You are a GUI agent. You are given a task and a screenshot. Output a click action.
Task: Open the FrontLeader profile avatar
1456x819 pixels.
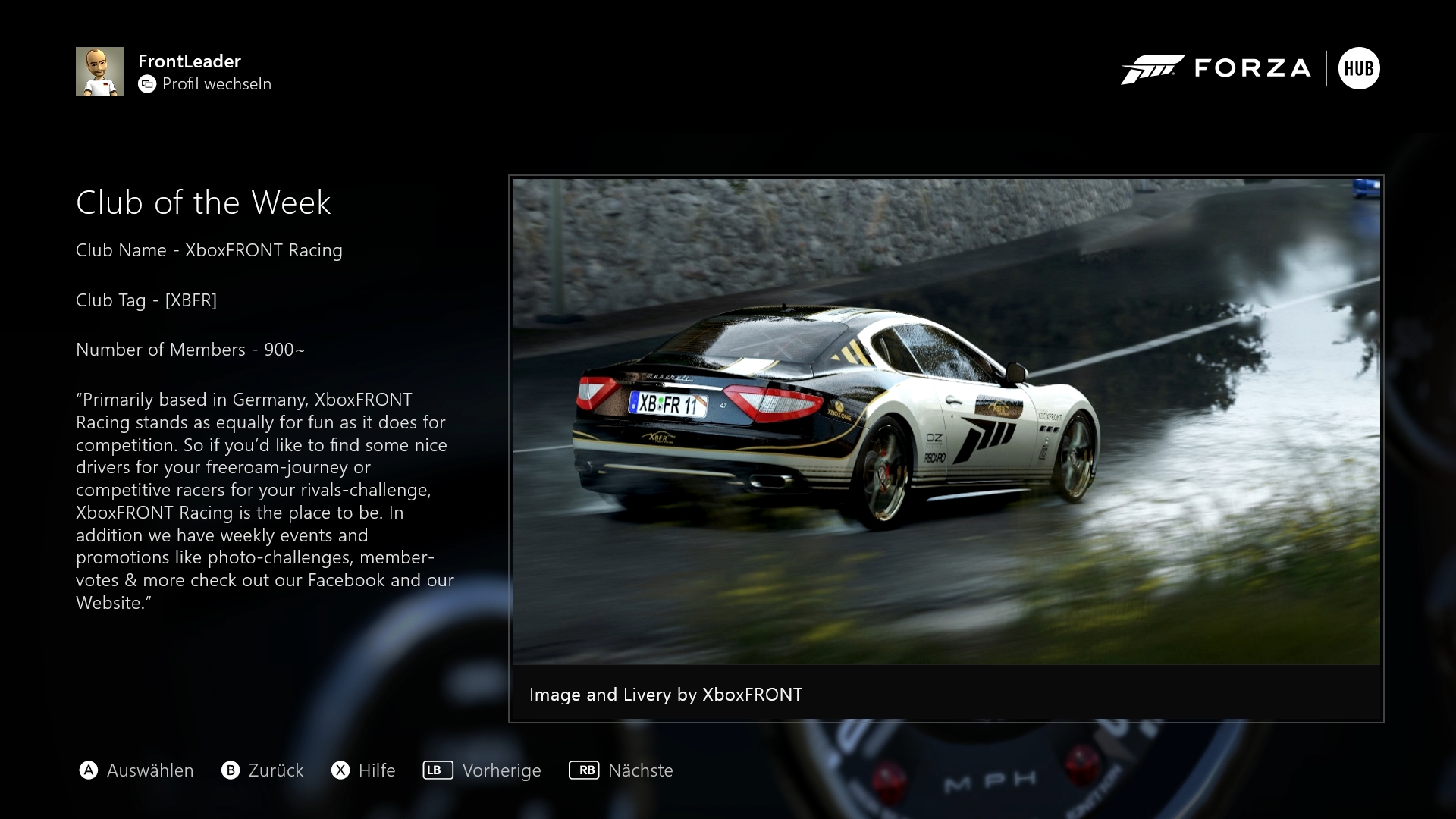(x=100, y=71)
